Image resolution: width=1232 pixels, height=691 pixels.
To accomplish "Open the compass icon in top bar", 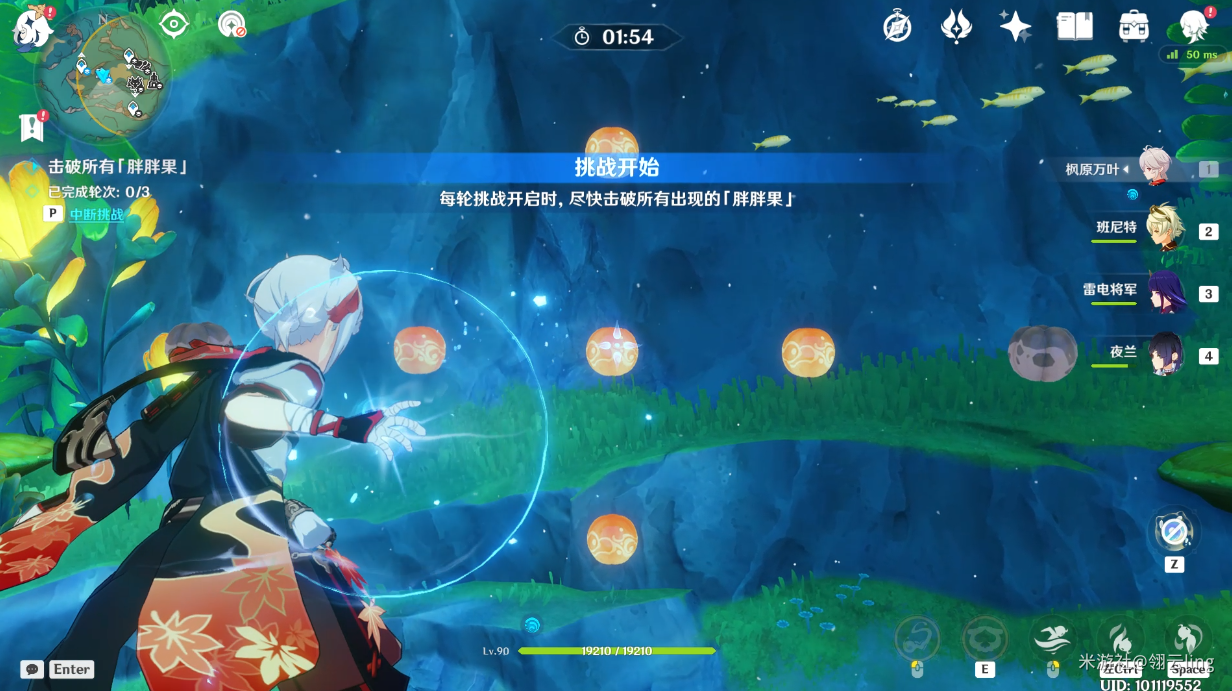I will 897,27.
